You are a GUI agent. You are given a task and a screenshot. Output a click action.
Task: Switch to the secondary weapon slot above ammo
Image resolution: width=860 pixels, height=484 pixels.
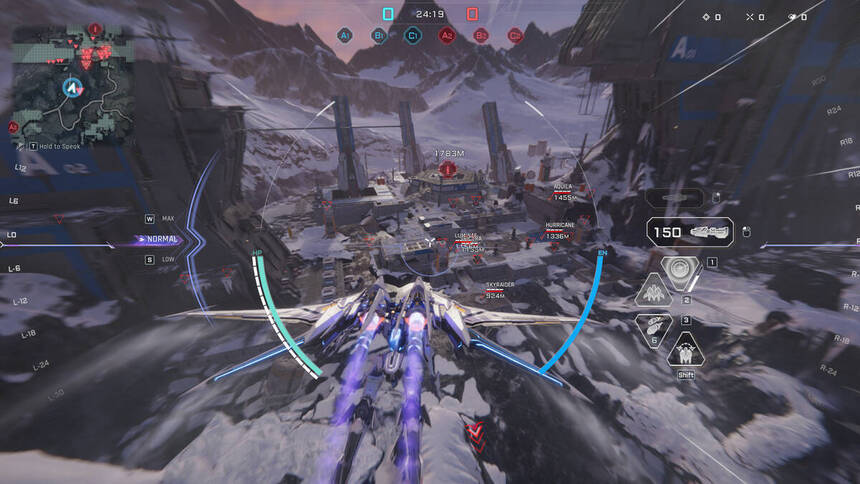pyautogui.click(x=689, y=199)
